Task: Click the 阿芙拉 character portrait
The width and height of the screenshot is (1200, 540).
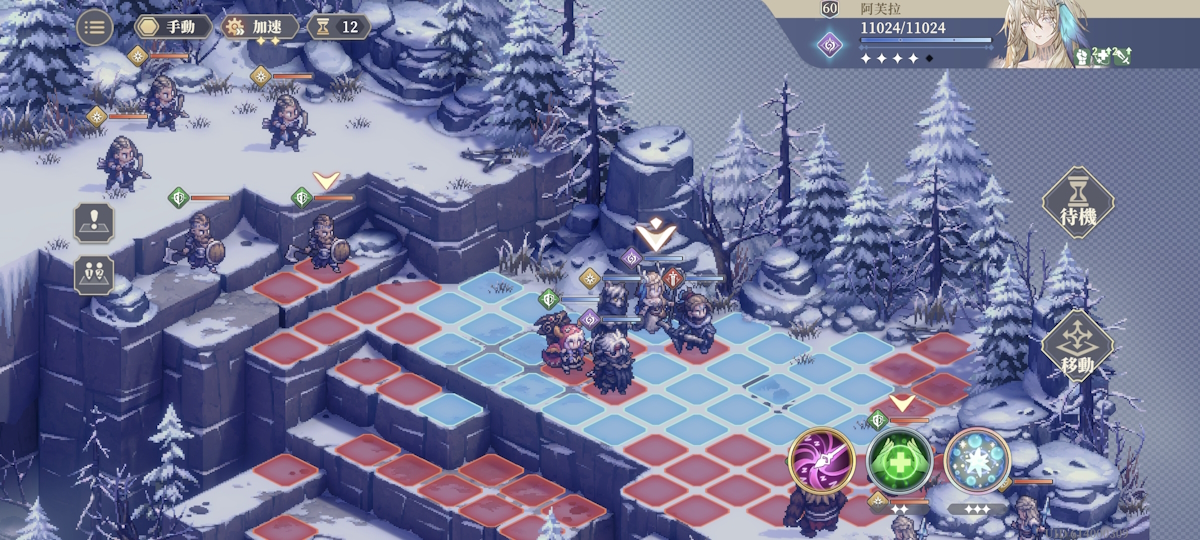Action: point(1040,35)
